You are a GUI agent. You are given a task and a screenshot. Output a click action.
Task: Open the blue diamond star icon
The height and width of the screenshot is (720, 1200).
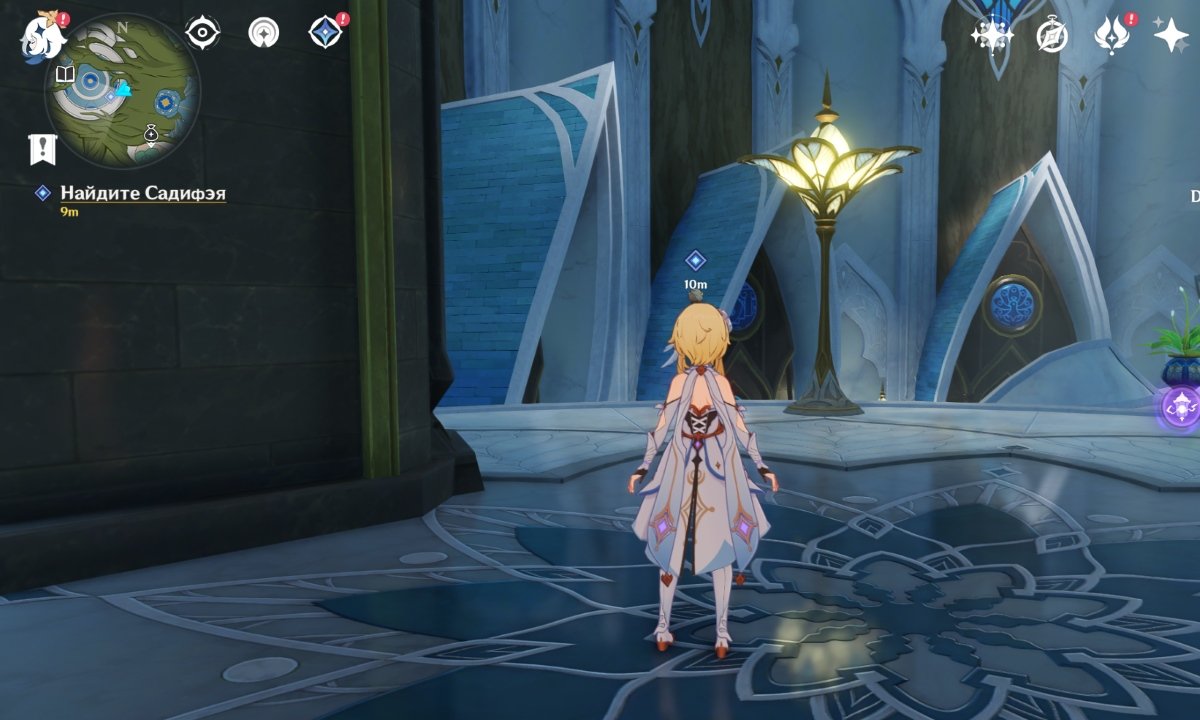tap(325, 33)
